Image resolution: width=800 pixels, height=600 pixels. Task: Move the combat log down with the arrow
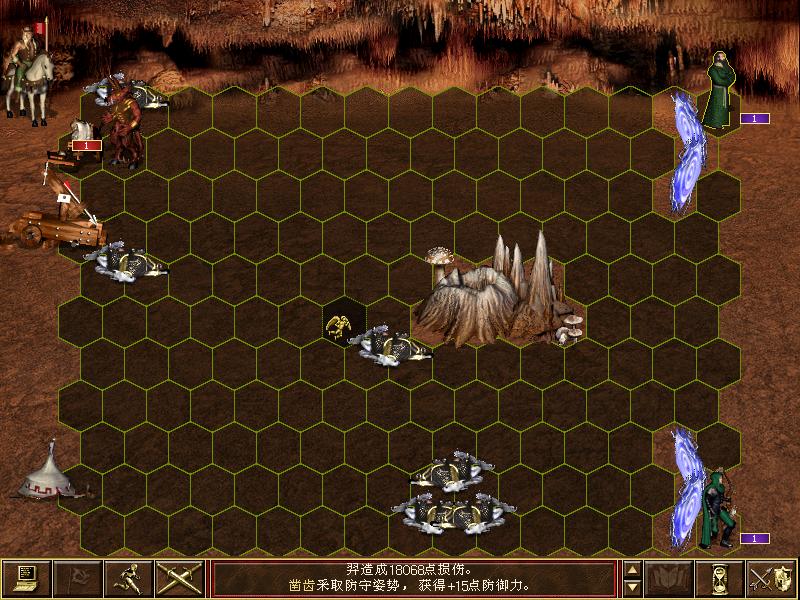[632, 587]
